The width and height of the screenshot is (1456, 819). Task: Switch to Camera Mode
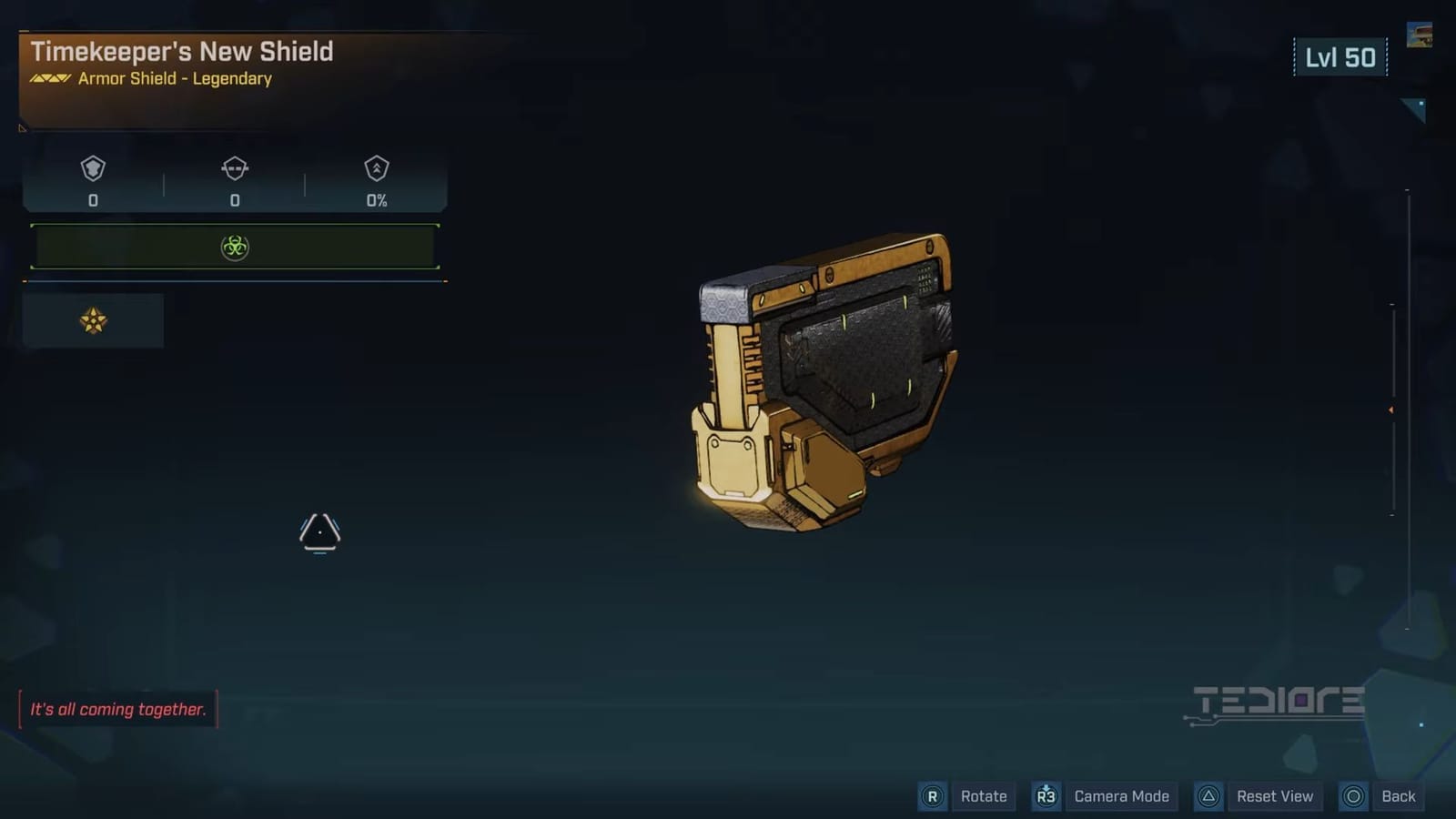point(1121,796)
